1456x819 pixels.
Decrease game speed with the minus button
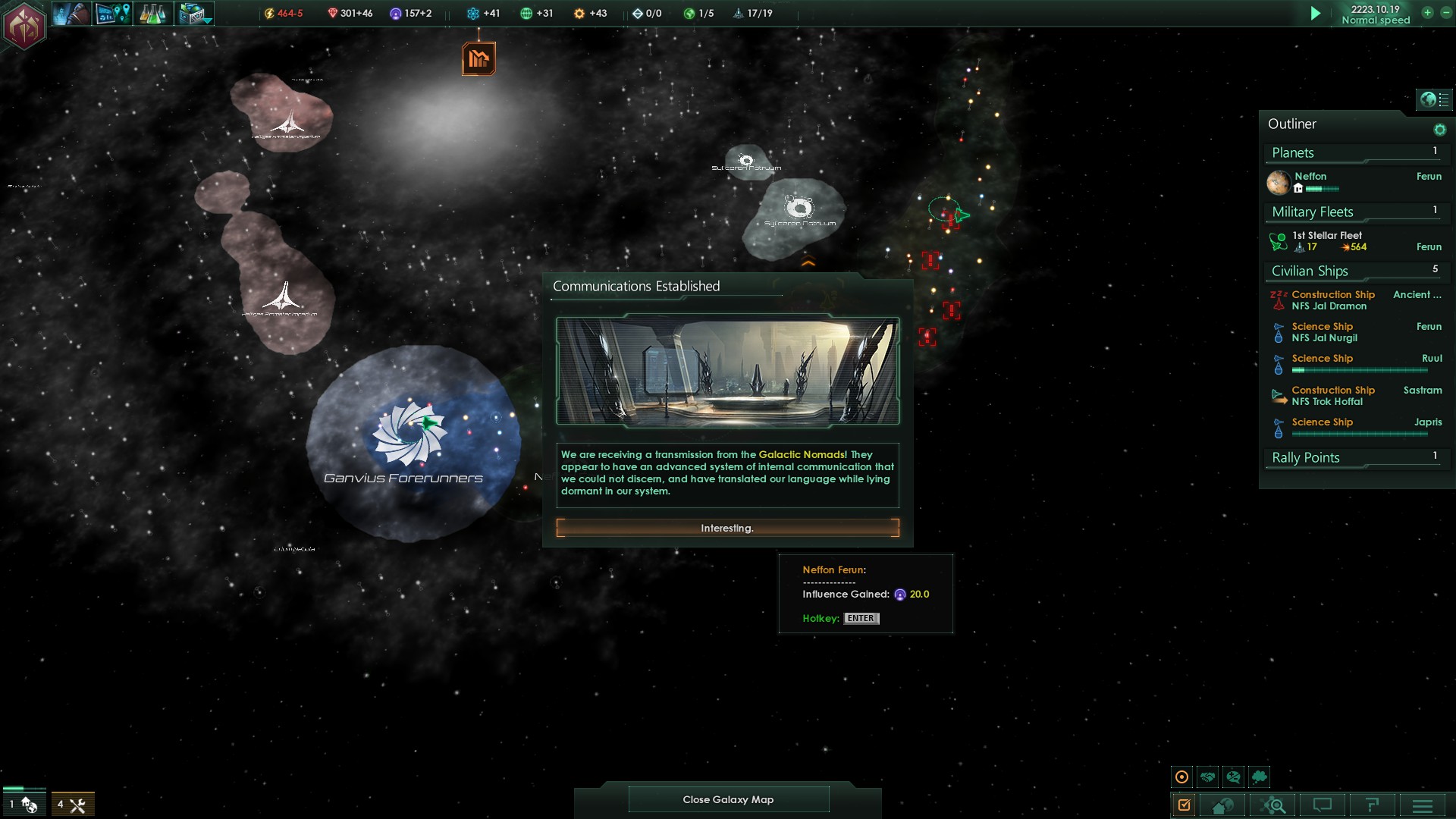1445,13
